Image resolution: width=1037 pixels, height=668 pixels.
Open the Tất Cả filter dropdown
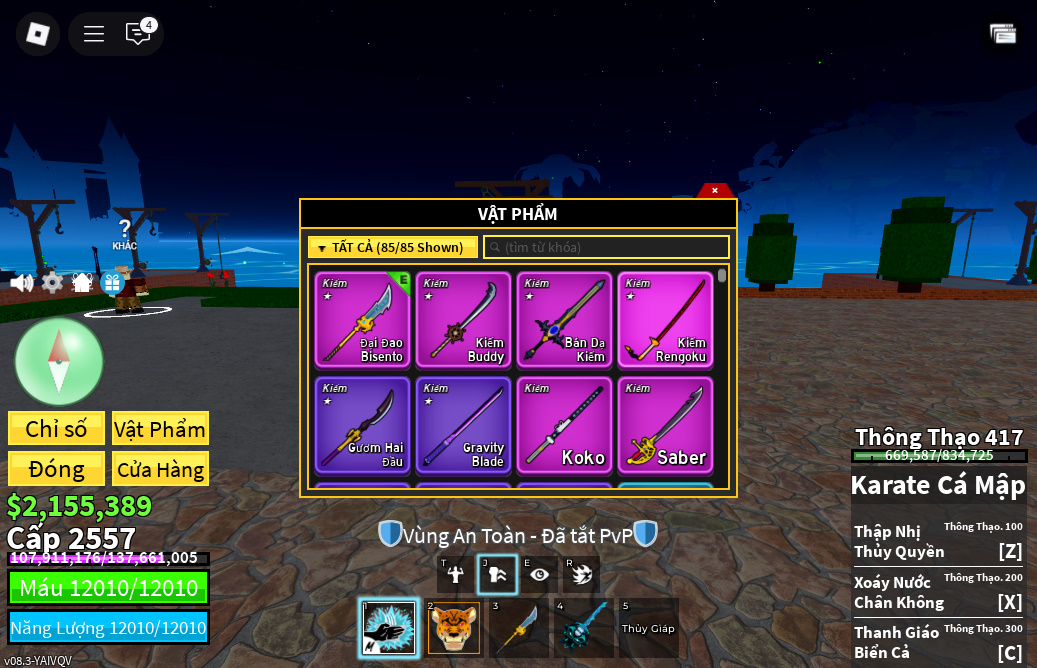[x=392, y=247]
